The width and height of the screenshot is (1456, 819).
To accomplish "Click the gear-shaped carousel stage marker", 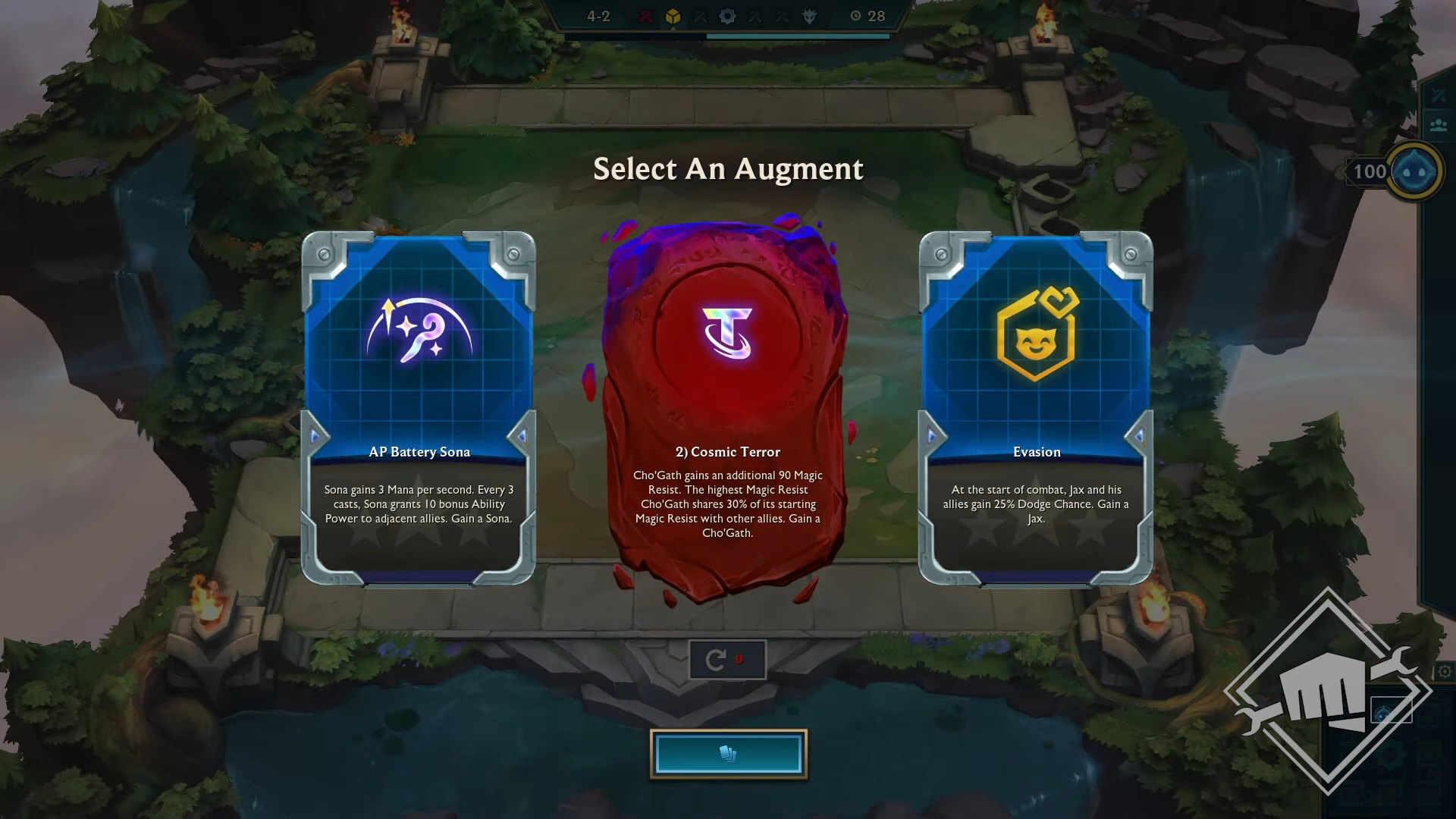I will [x=727, y=16].
